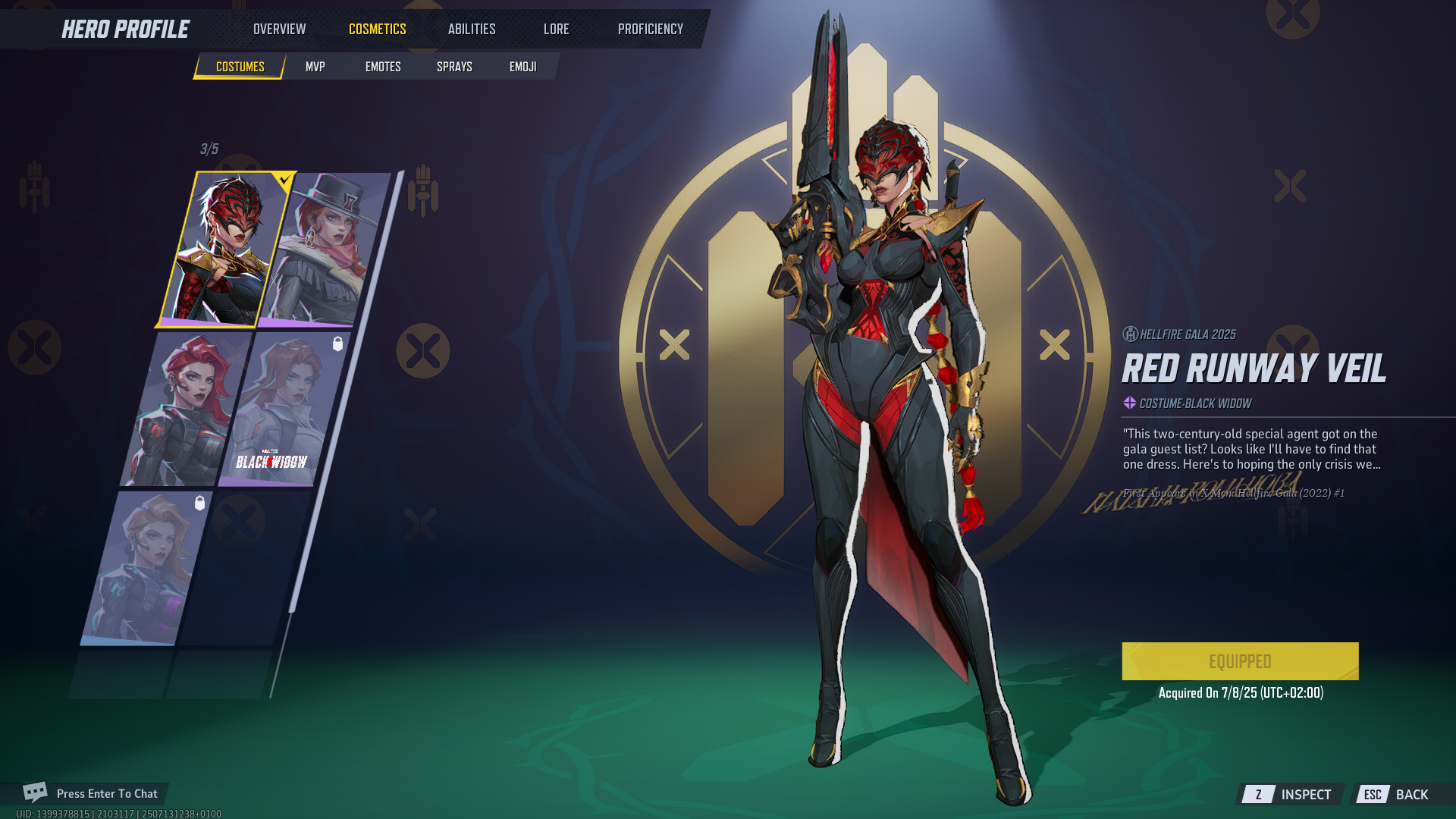Select the Costumes sub-tab
Screen dimensions: 1456x819
[x=240, y=67]
